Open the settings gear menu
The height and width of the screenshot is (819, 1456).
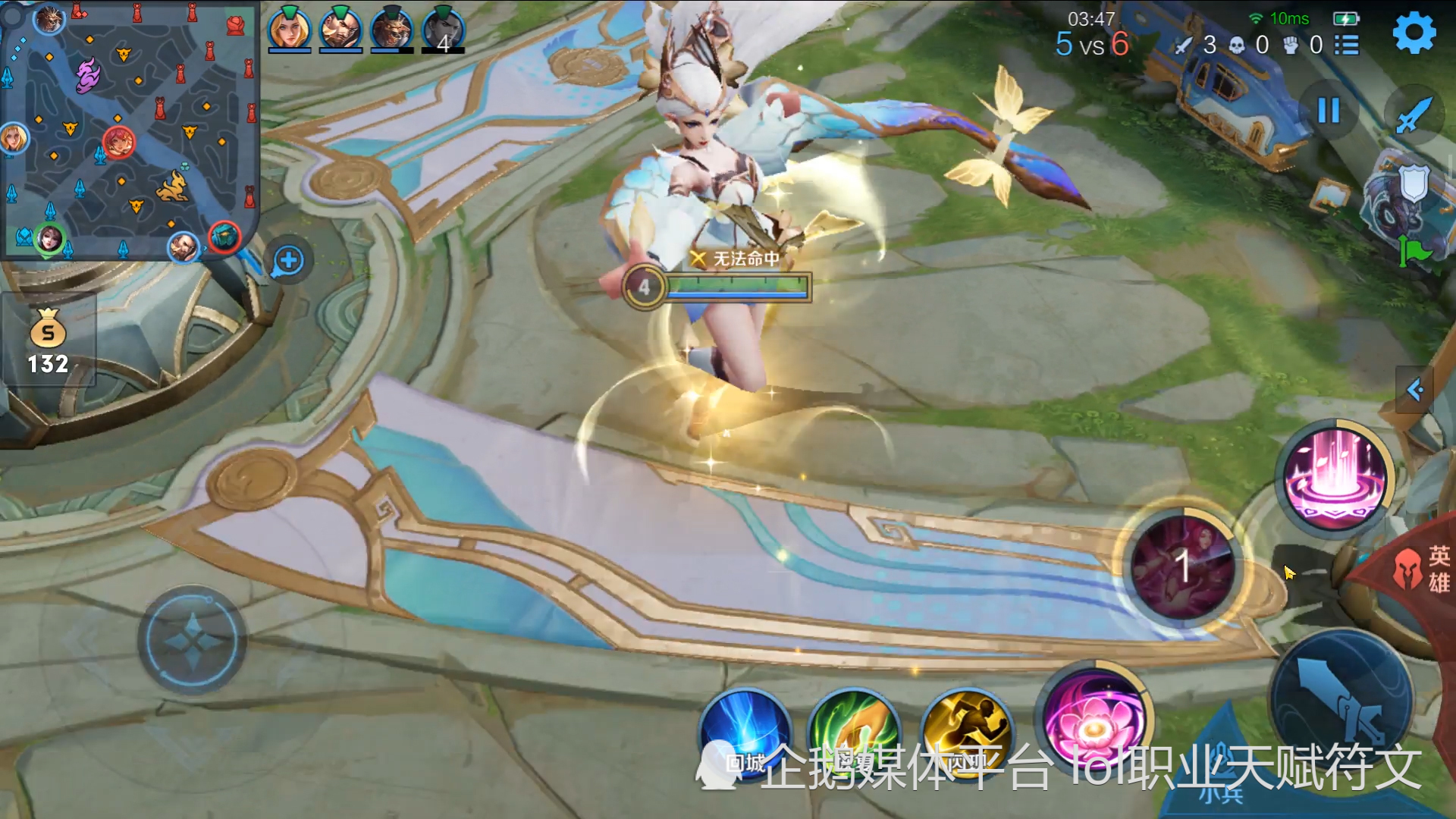coord(1414,34)
